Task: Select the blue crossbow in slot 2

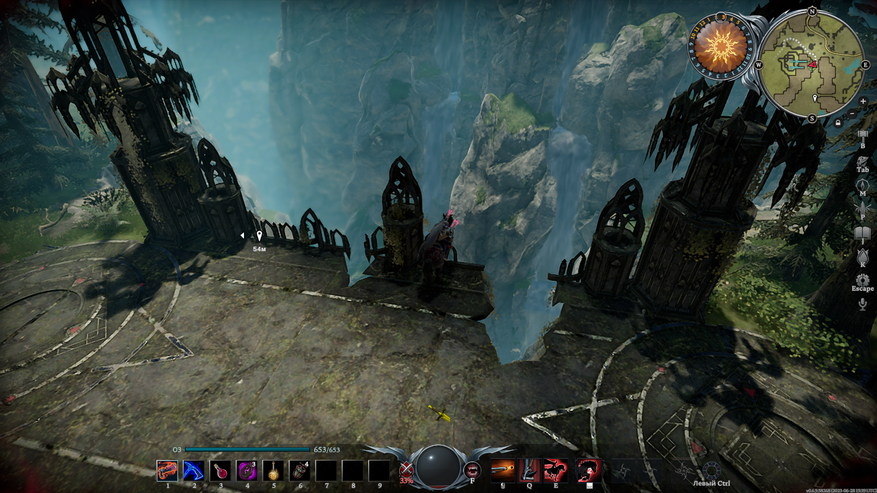Action: tap(193, 469)
